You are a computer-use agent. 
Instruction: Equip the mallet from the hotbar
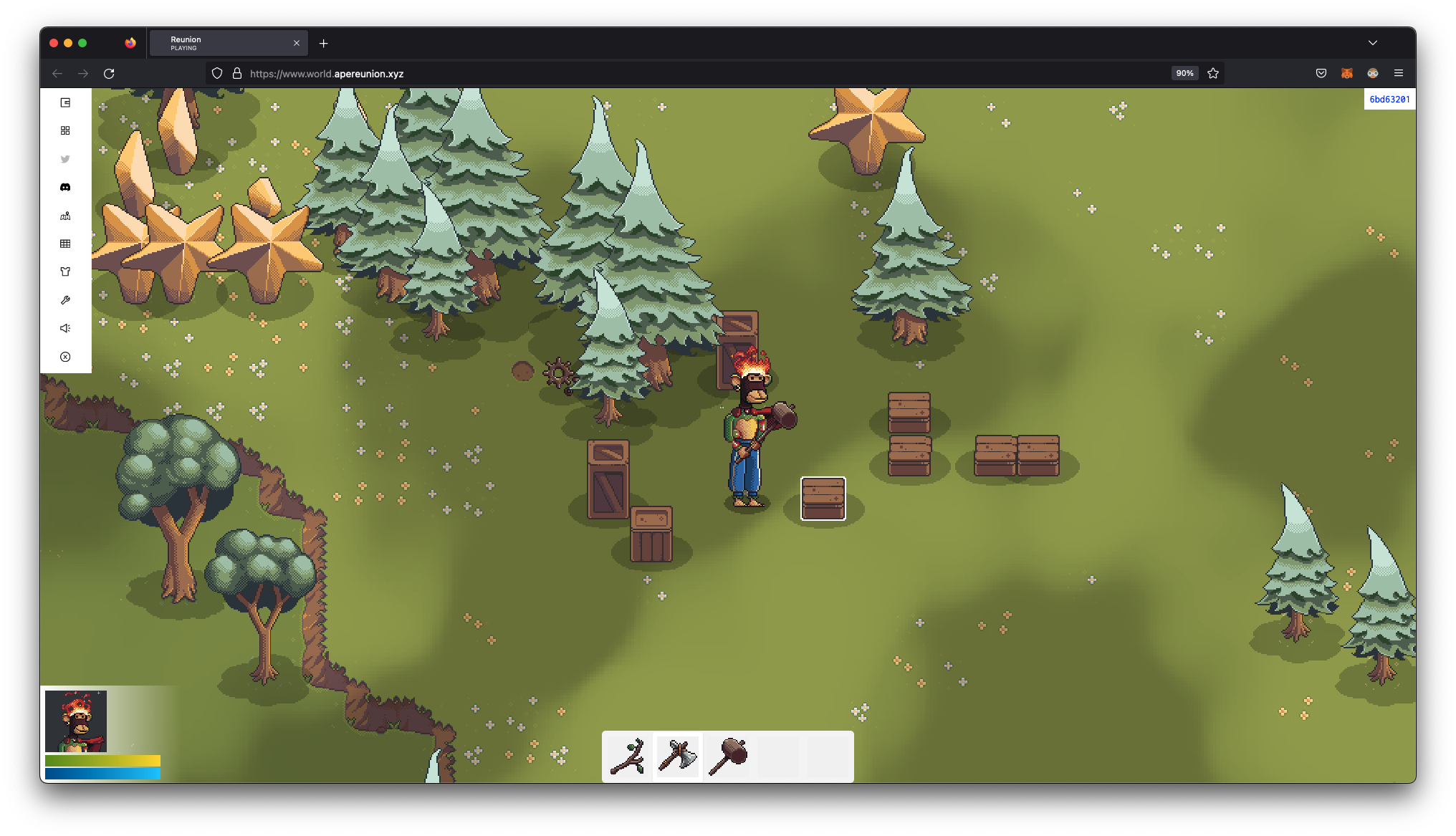tap(729, 756)
